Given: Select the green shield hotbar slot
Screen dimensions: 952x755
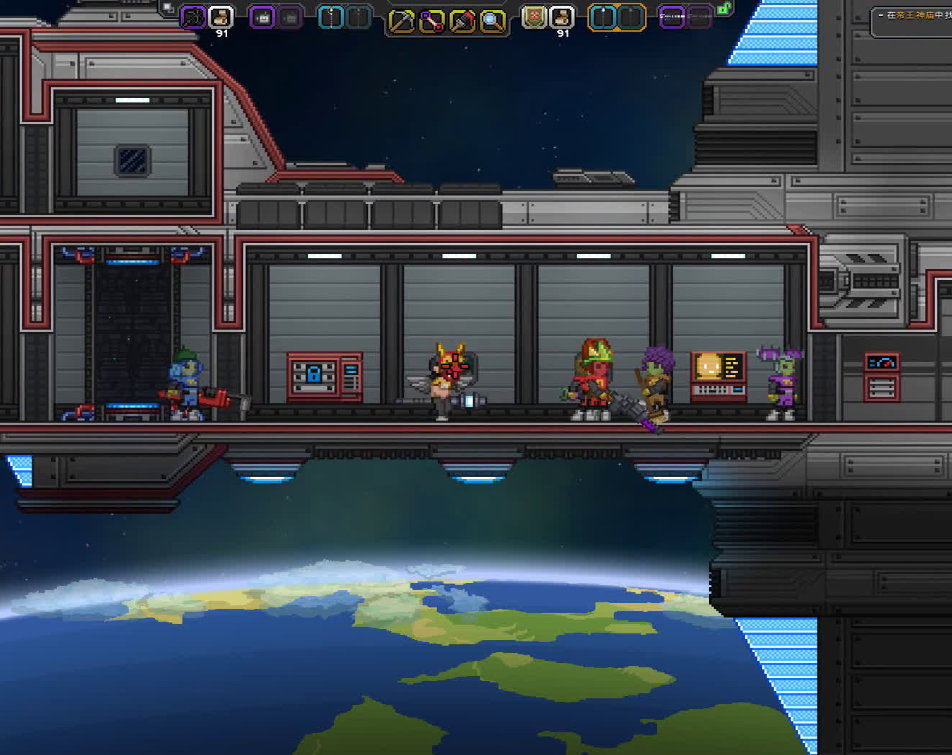Looking at the screenshot, I should pos(535,17).
